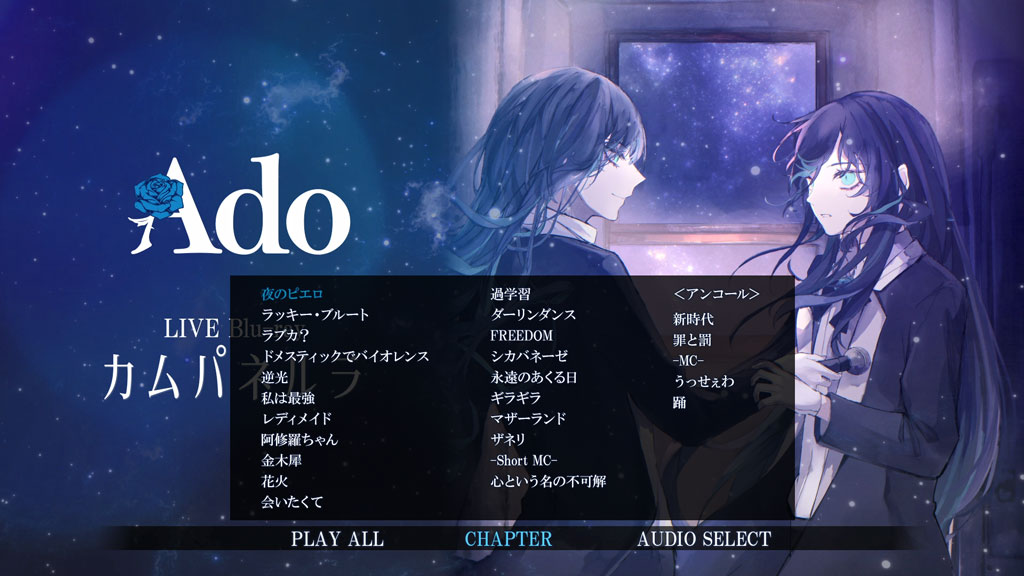Select the 花火 chapter
This screenshot has height=576, width=1024.
tap(274, 482)
